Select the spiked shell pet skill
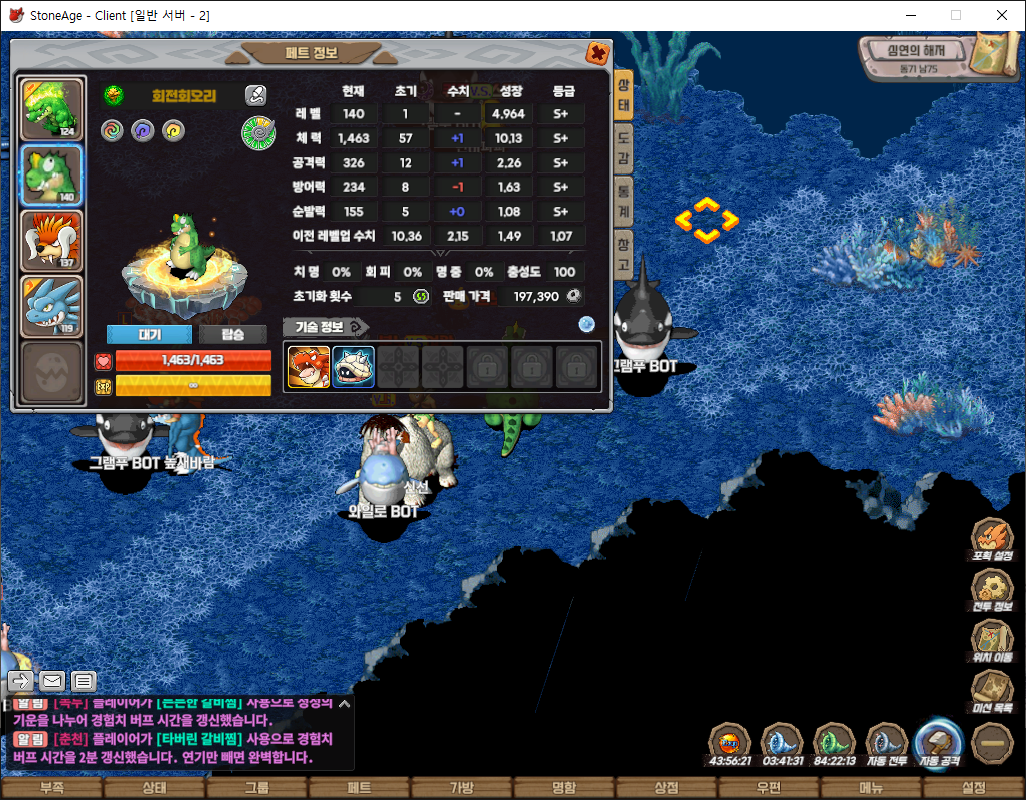This screenshot has height=800, width=1026. [353, 367]
